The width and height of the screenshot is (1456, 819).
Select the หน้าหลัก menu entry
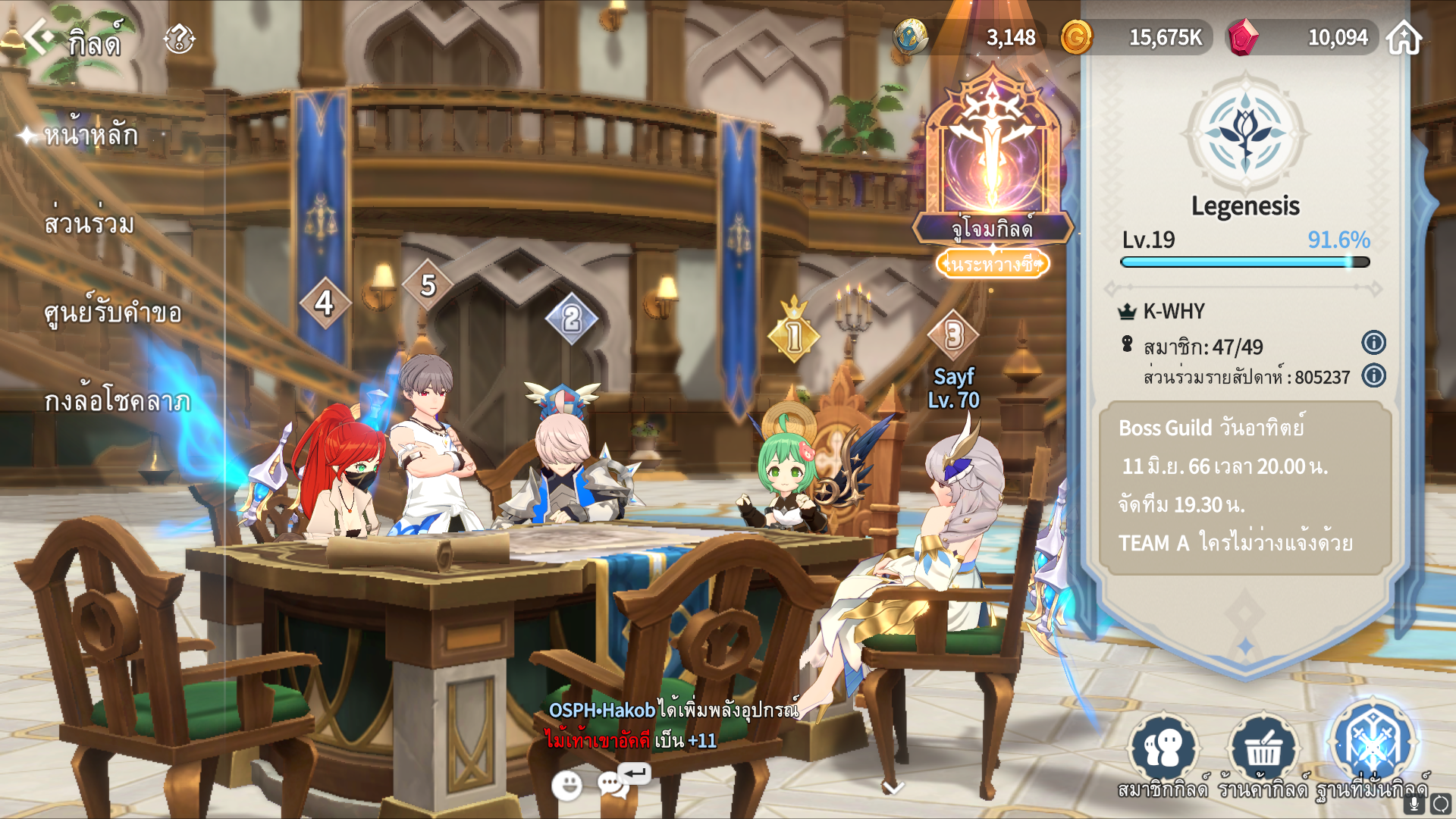click(x=91, y=136)
